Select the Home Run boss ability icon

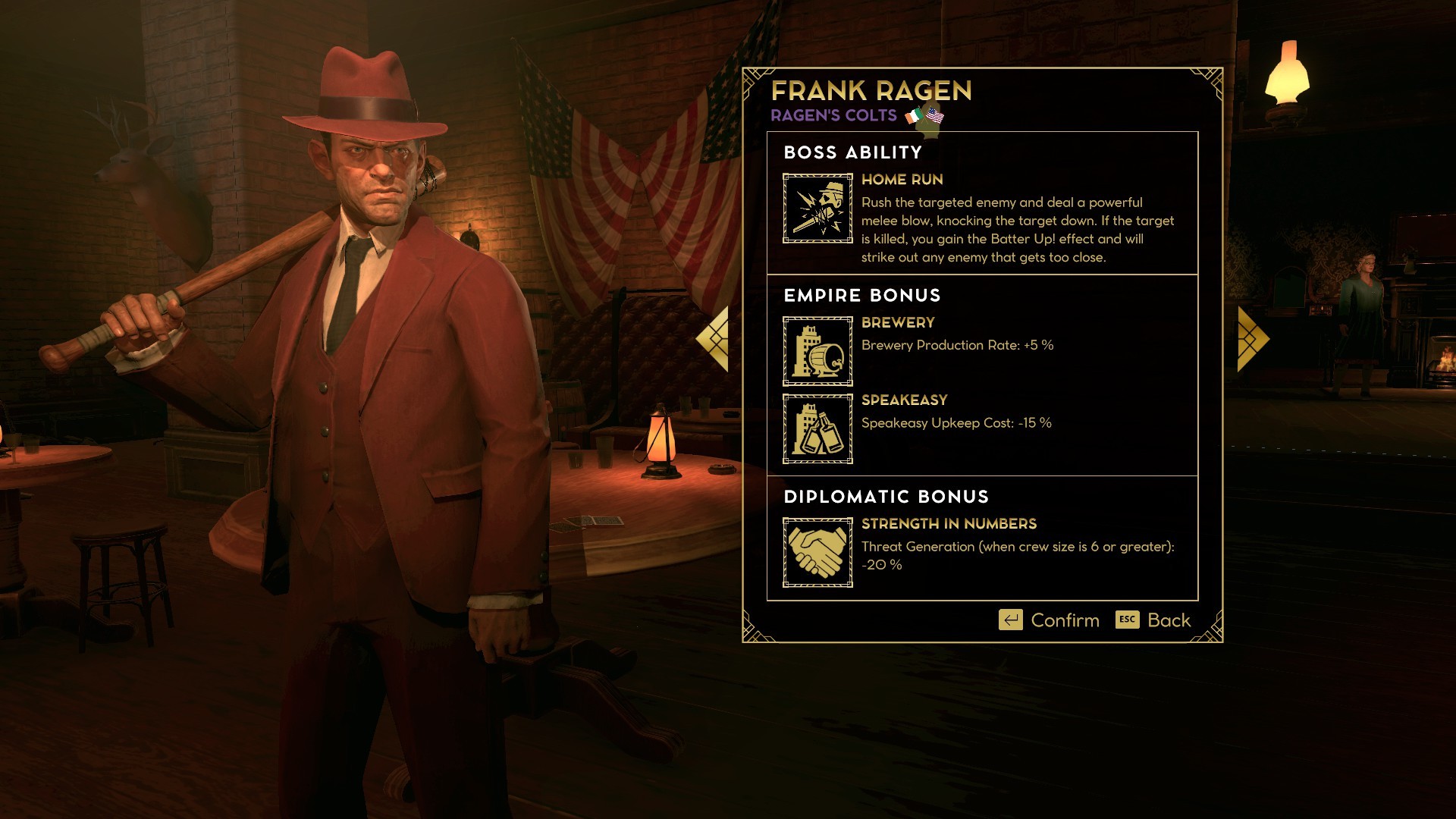click(x=817, y=209)
